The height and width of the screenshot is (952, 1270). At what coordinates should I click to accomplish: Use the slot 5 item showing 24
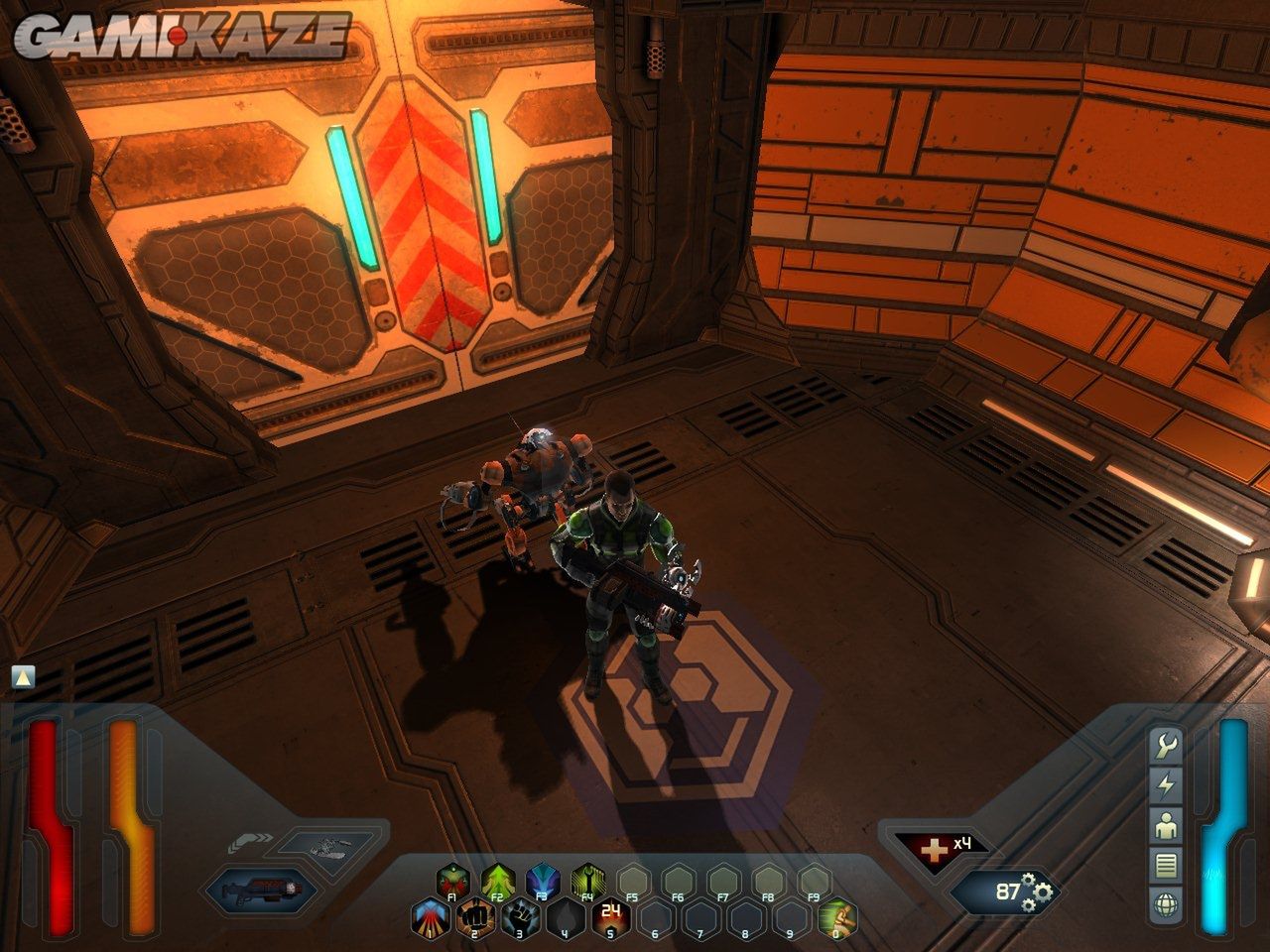610,917
